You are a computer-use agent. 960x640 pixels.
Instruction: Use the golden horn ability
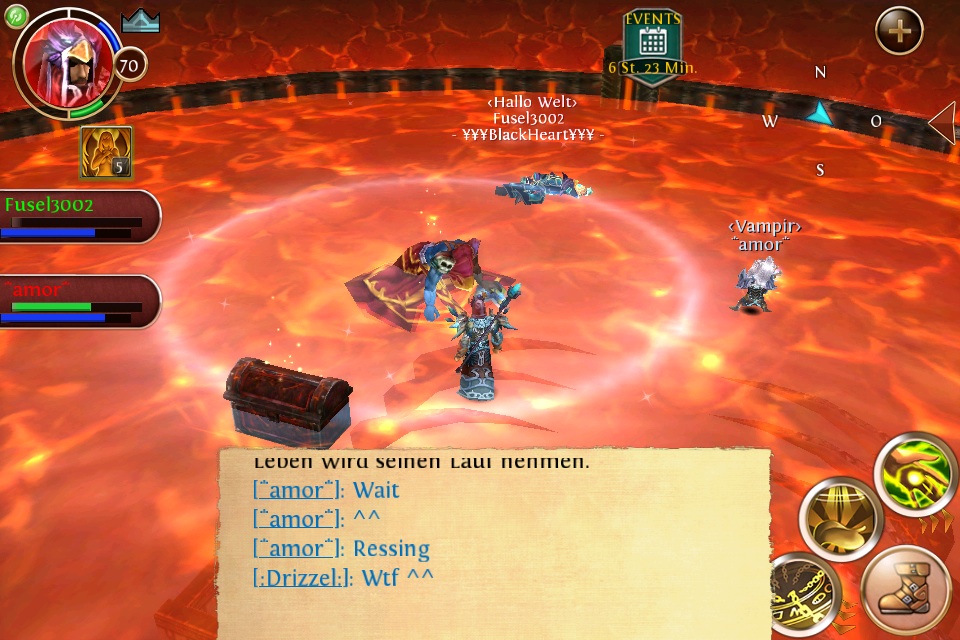842,519
